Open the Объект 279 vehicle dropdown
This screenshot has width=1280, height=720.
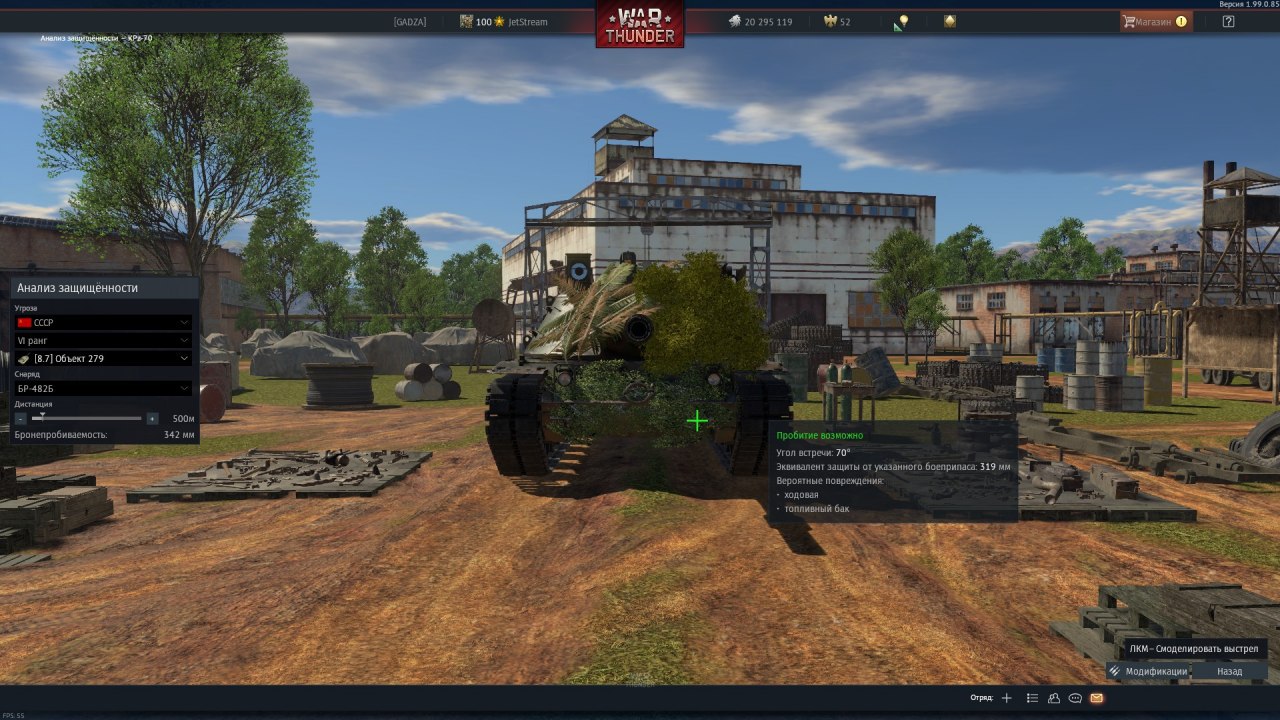103,359
